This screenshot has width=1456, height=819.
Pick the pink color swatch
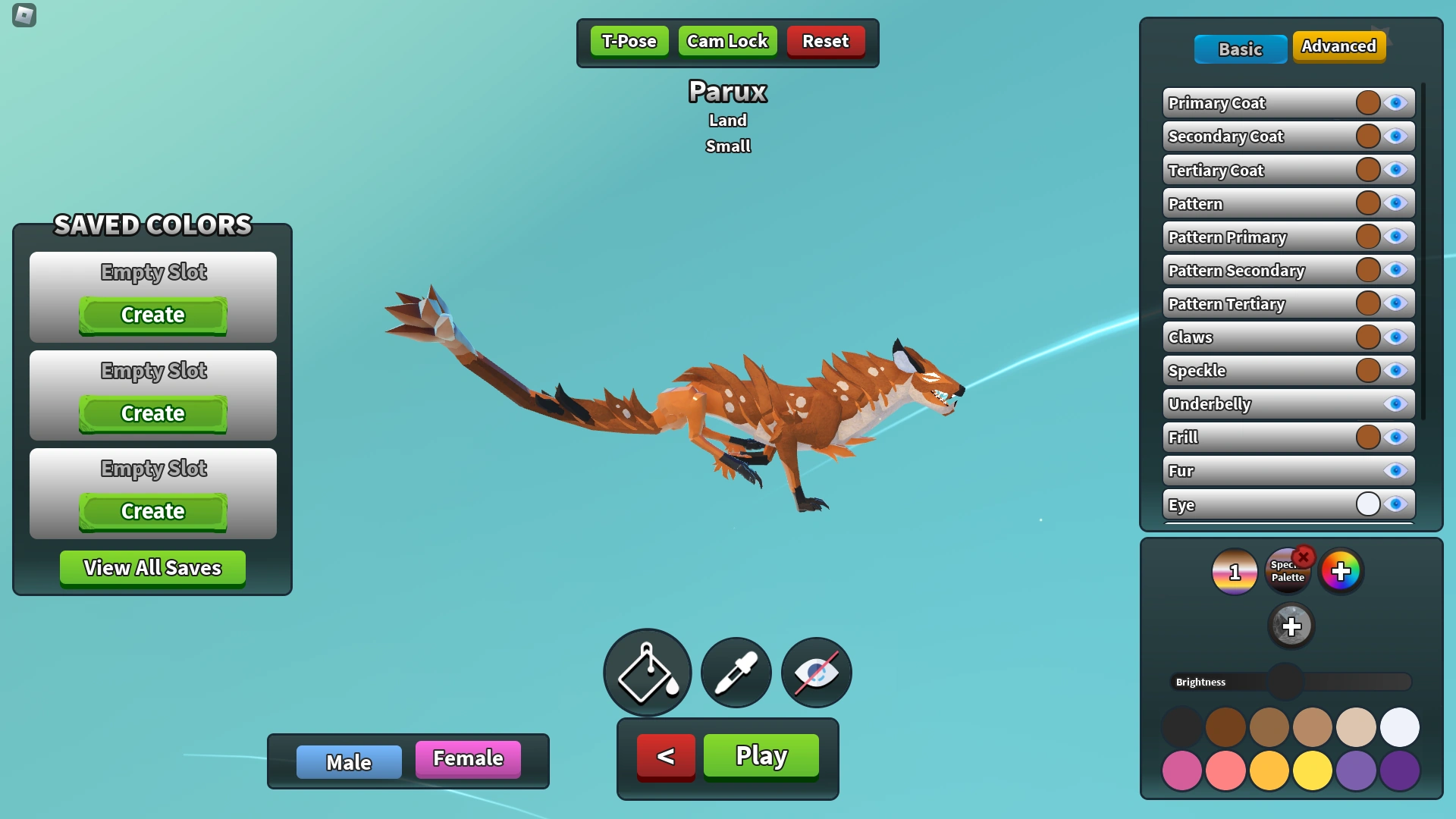[x=1183, y=770]
